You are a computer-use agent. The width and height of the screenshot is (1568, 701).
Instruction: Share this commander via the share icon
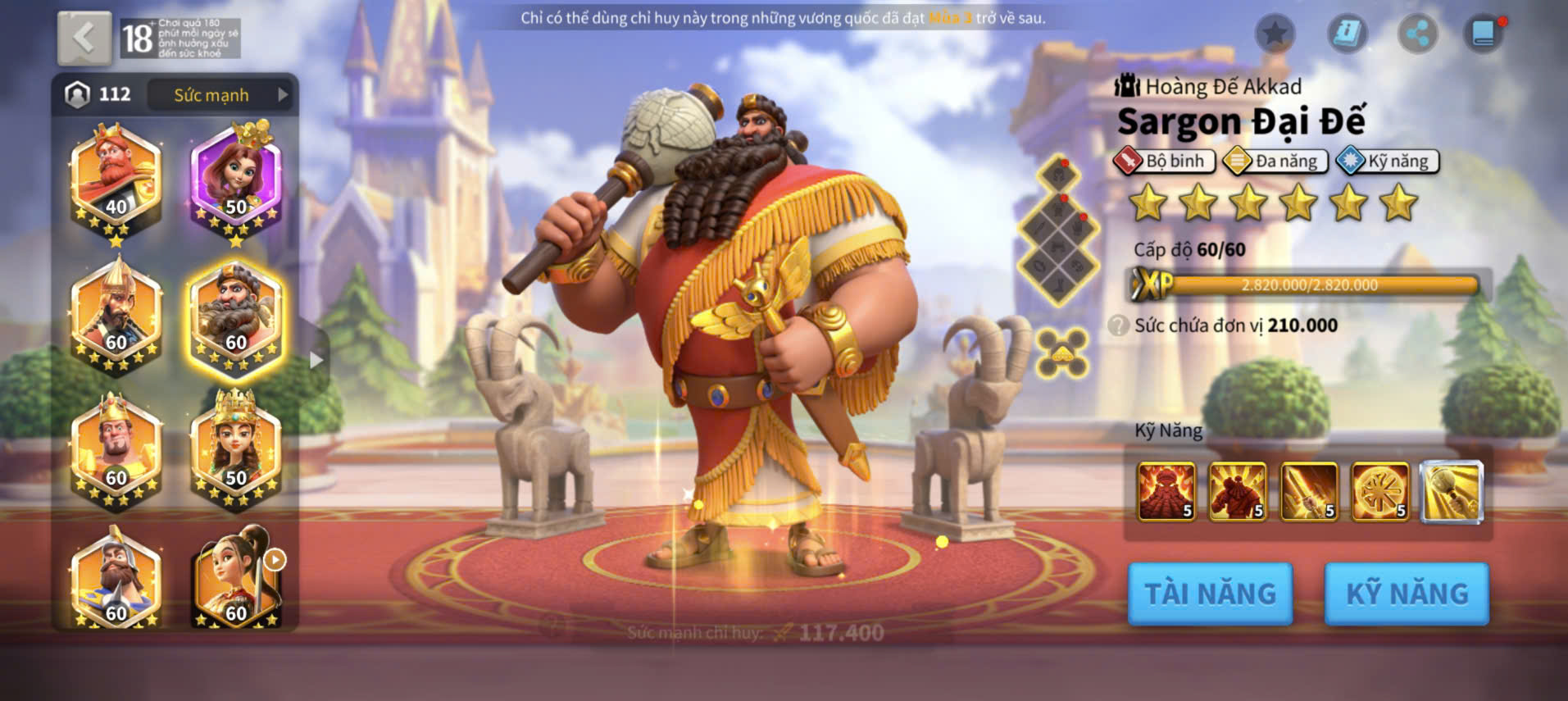click(x=1417, y=34)
